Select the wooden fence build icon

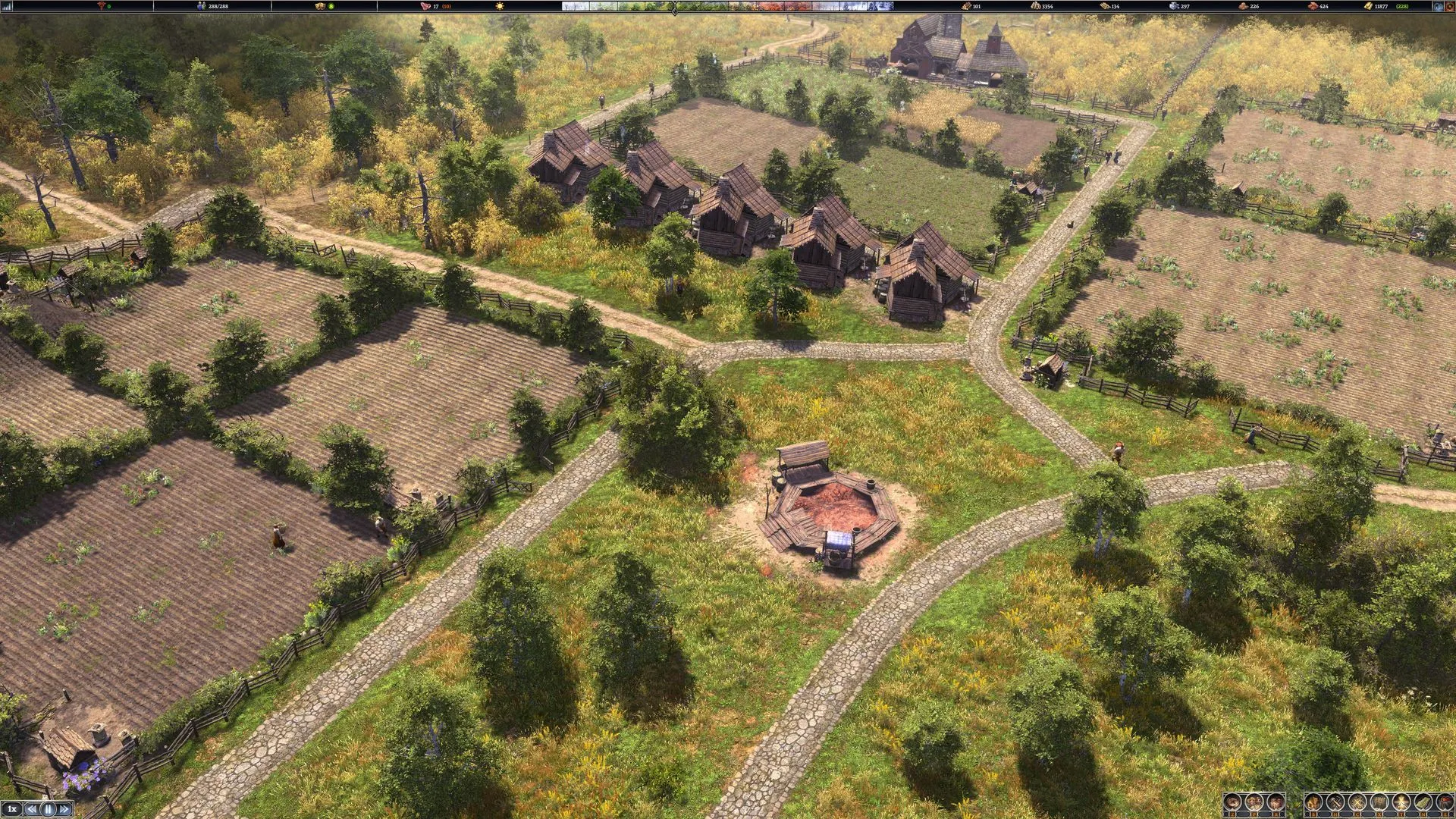click(1379, 802)
